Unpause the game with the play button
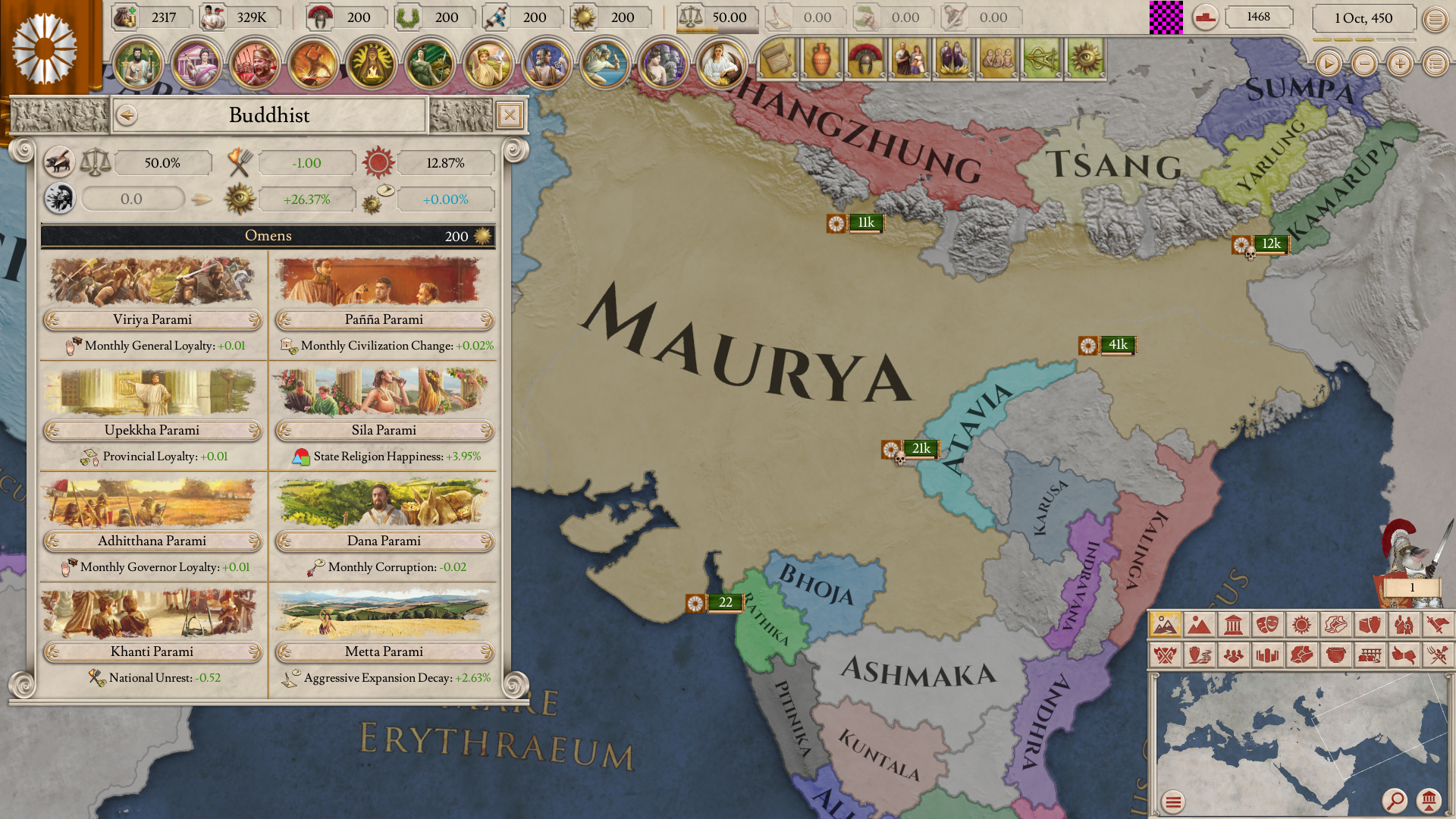 (1328, 64)
